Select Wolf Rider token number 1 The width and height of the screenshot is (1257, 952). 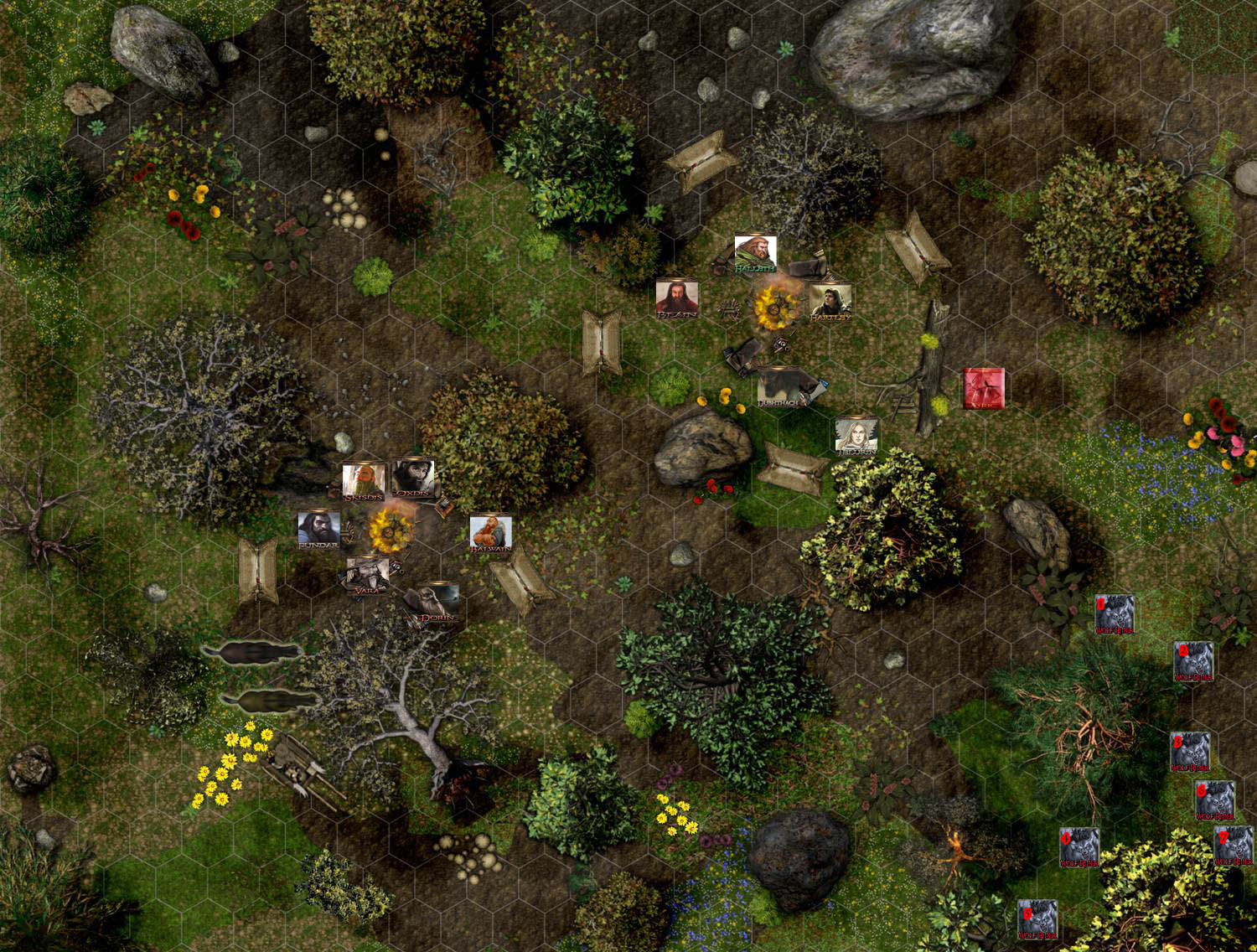(x=1115, y=613)
